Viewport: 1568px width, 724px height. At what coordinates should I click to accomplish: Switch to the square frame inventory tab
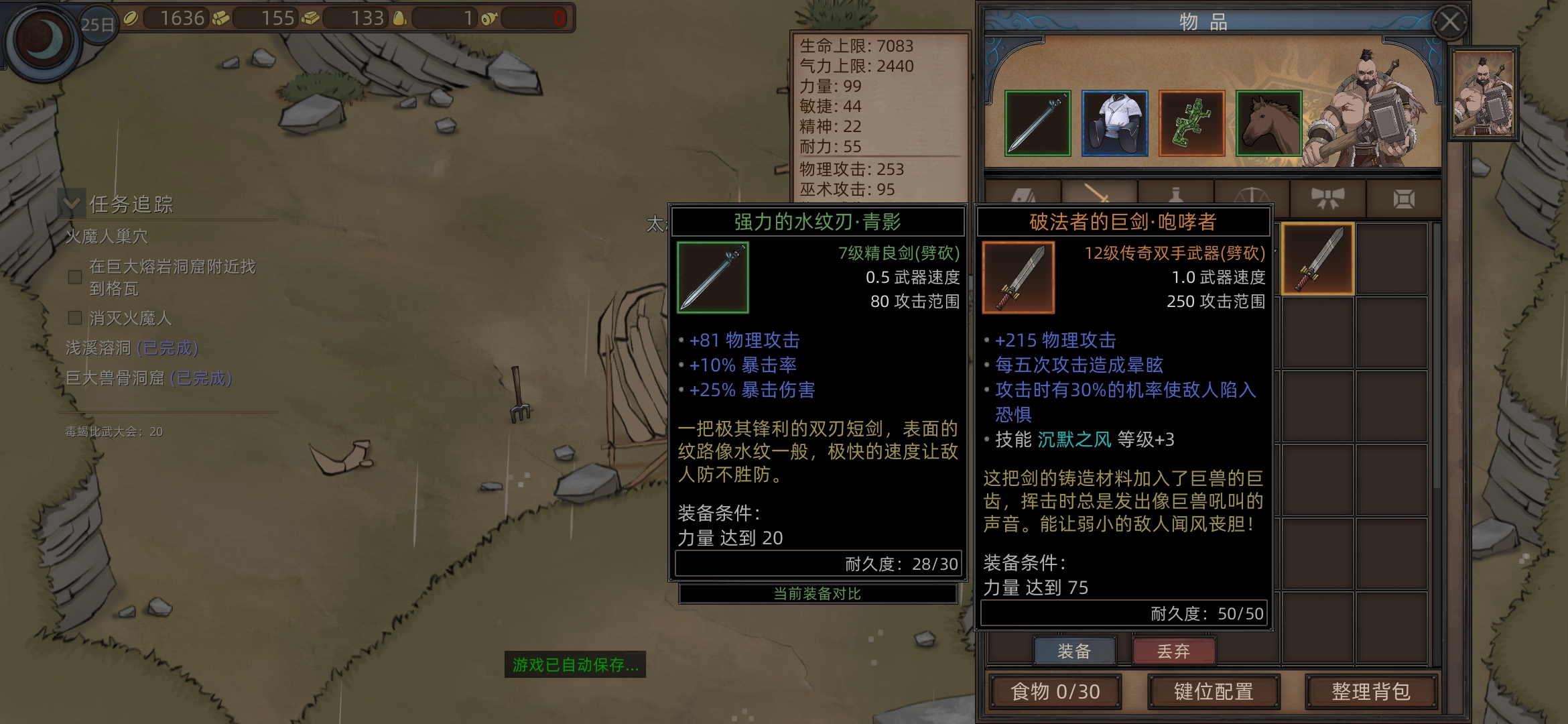click(x=1404, y=198)
